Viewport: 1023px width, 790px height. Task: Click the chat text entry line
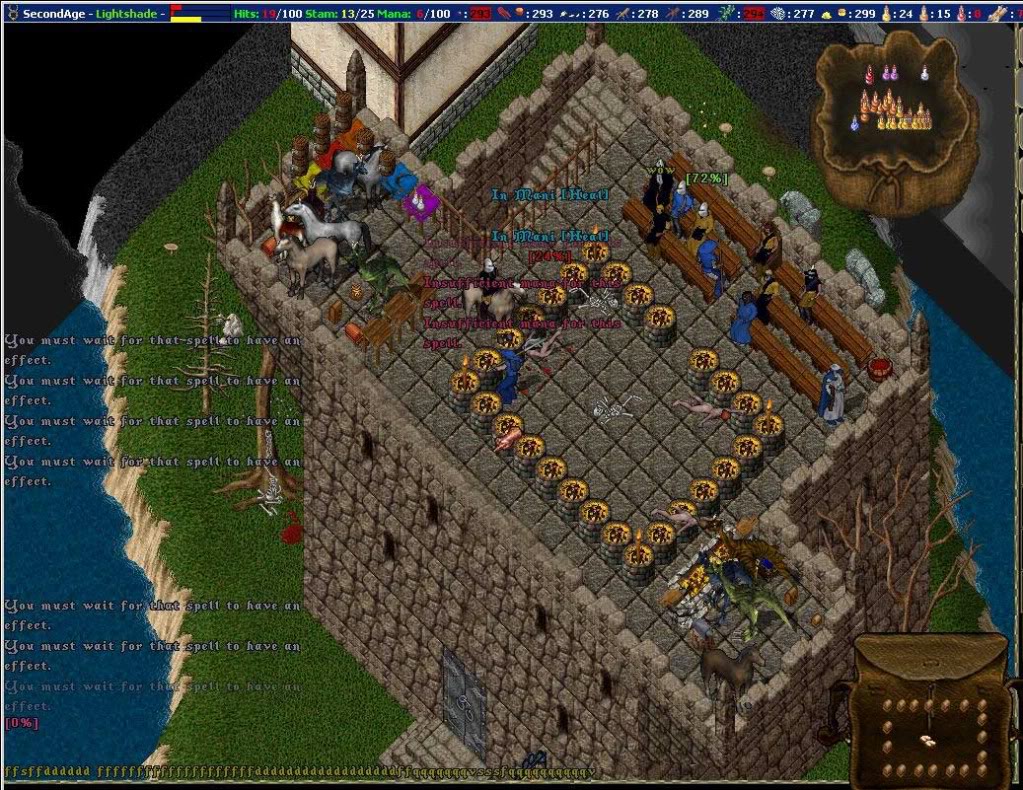(x=300, y=772)
